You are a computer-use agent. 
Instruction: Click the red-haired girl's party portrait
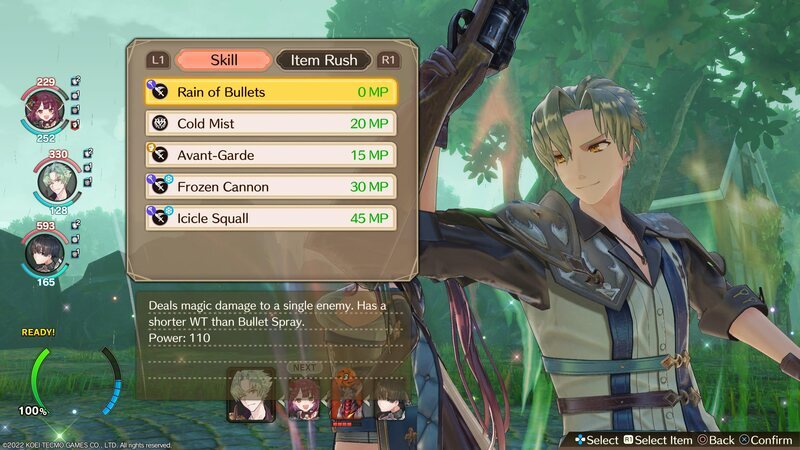pos(46,110)
